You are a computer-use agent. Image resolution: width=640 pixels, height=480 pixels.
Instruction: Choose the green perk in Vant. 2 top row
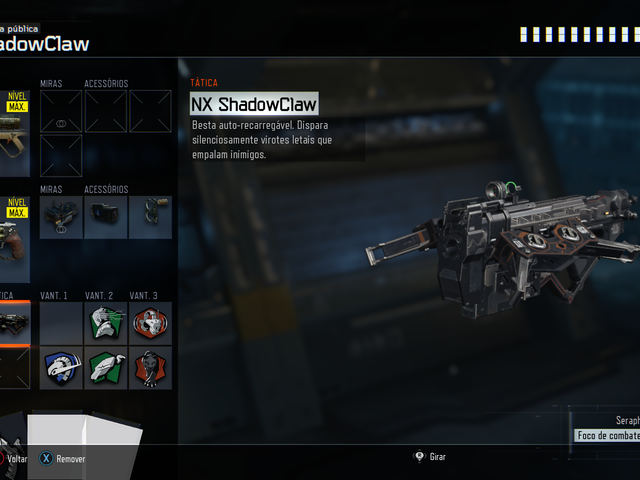coord(106,323)
